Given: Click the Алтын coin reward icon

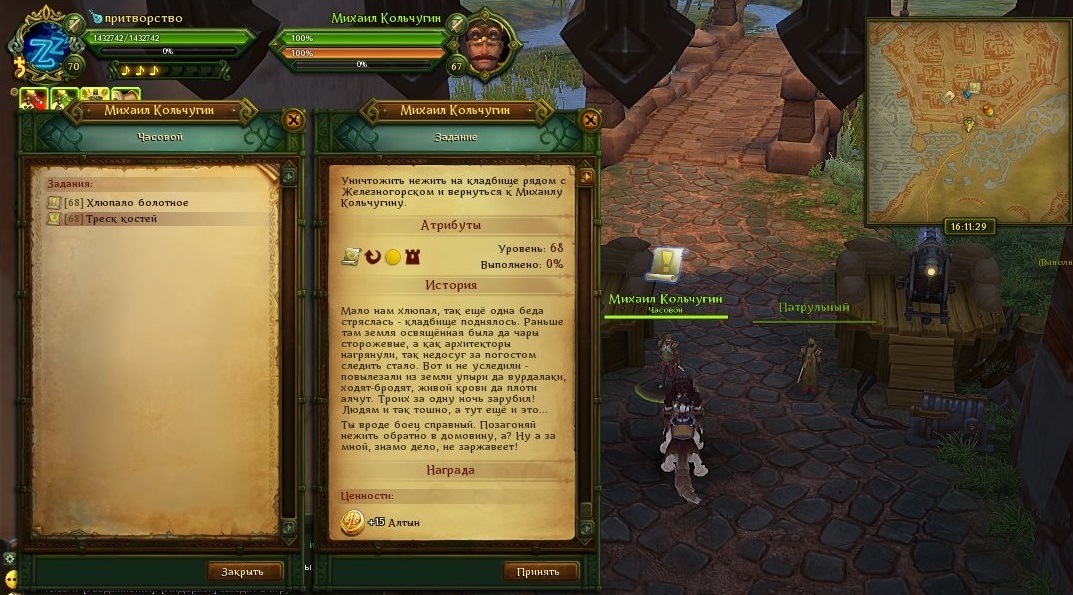Looking at the screenshot, I should click(352, 522).
